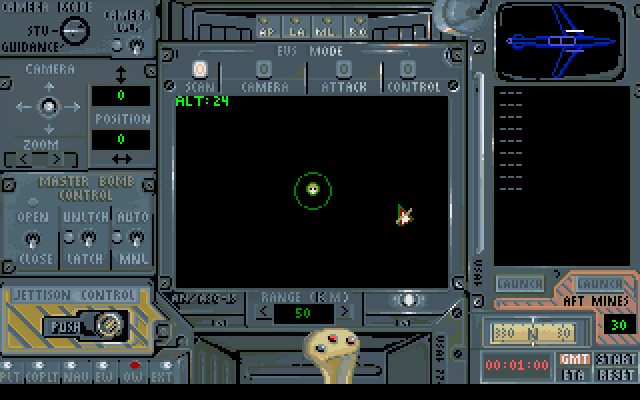Toggle the UNLTCH/LATCH switch
This screenshot has height=400, width=640.
pos(86,238)
